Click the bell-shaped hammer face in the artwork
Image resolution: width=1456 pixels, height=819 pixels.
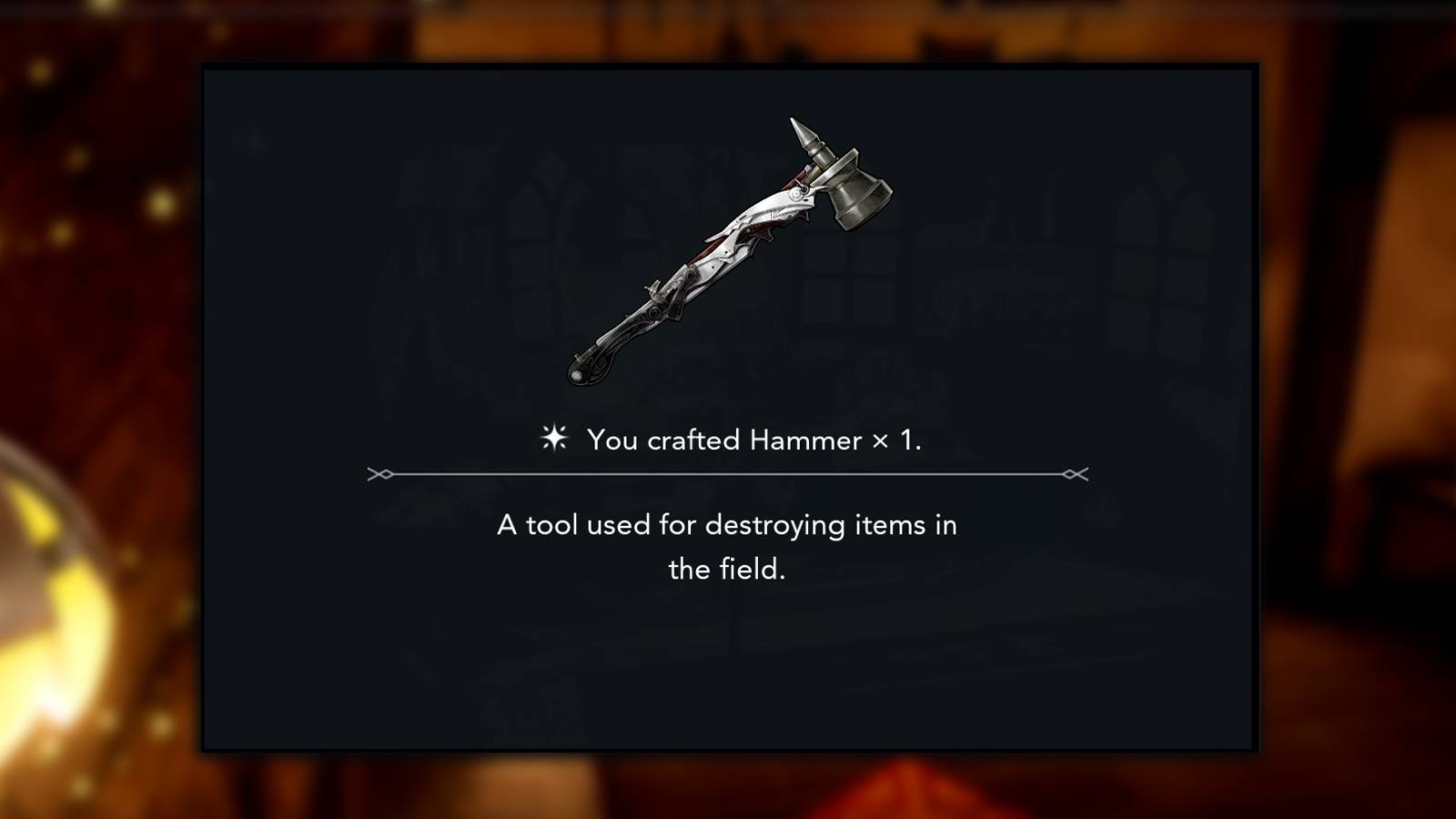coord(854,196)
